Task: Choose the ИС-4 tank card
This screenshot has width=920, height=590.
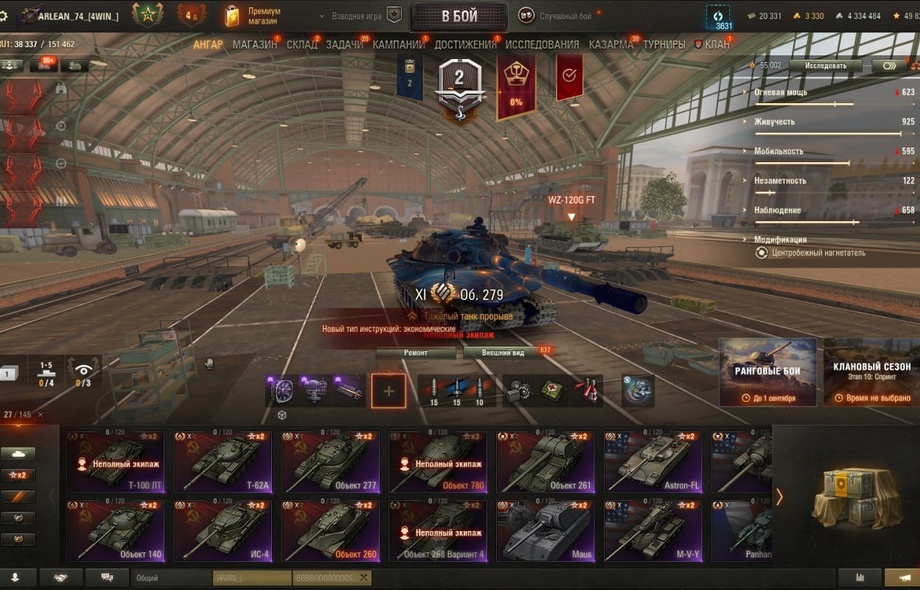Action: point(225,530)
